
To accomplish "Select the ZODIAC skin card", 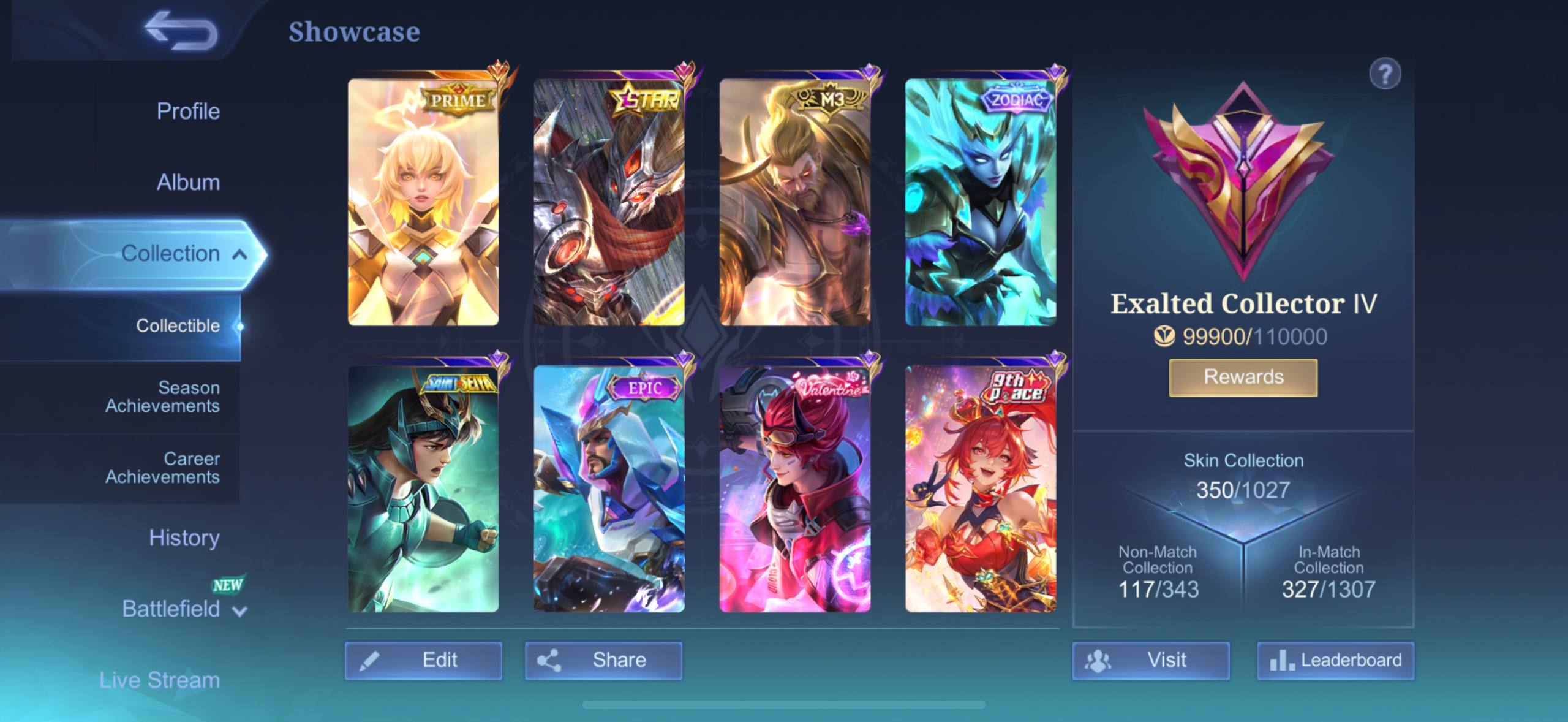I will point(981,202).
